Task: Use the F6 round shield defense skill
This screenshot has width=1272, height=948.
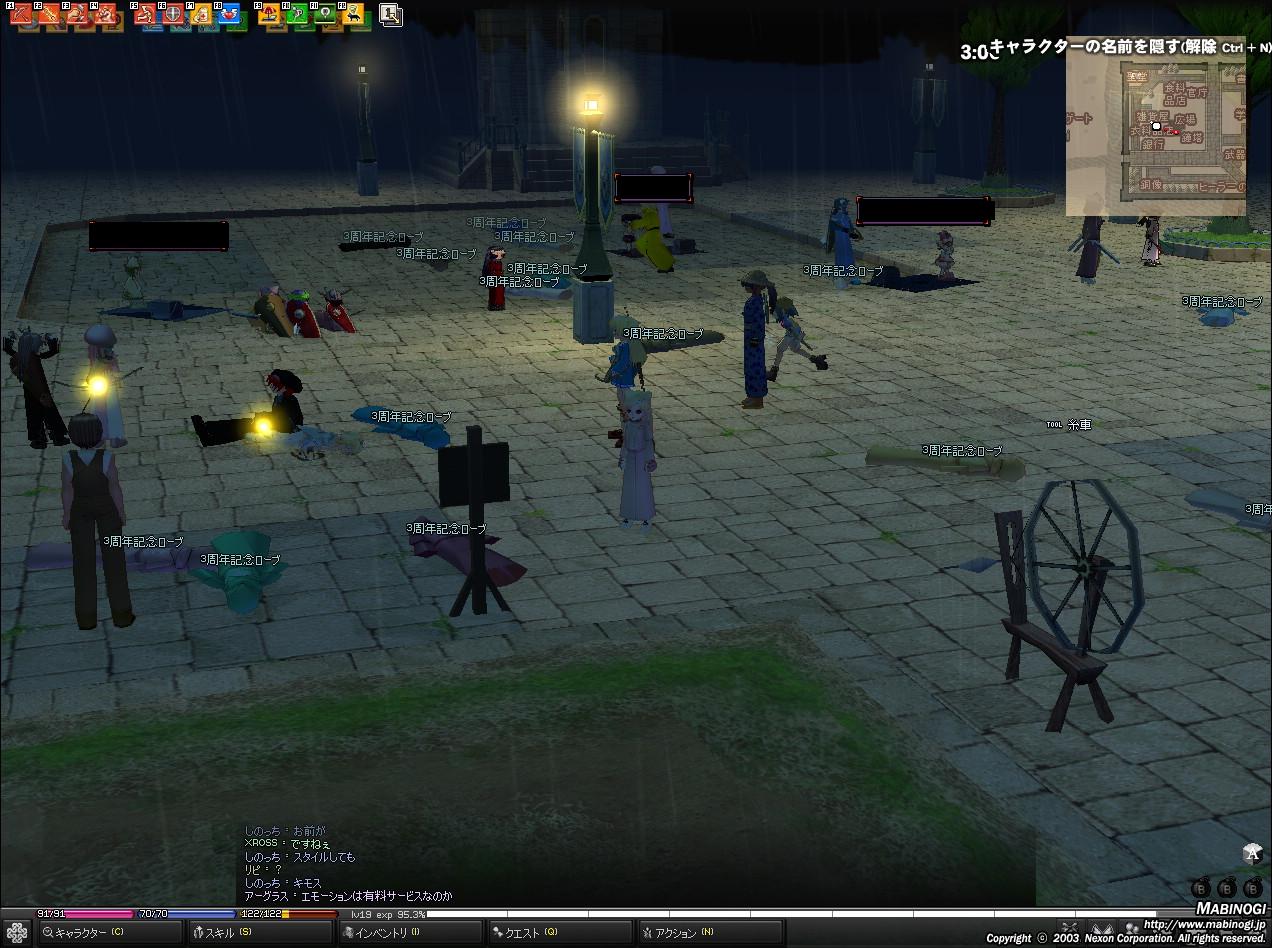Action: [x=173, y=16]
